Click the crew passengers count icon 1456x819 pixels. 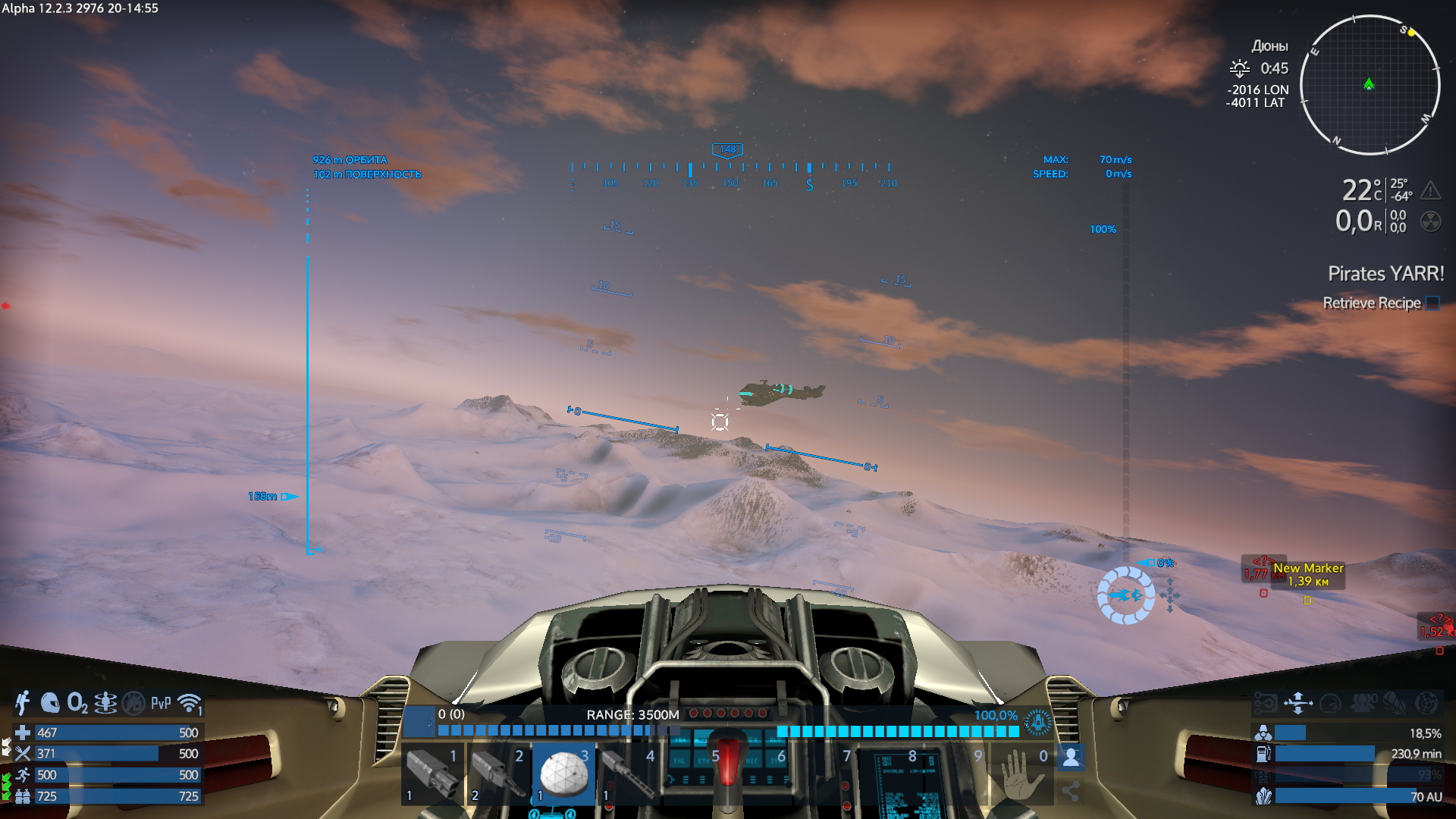coord(1363,703)
